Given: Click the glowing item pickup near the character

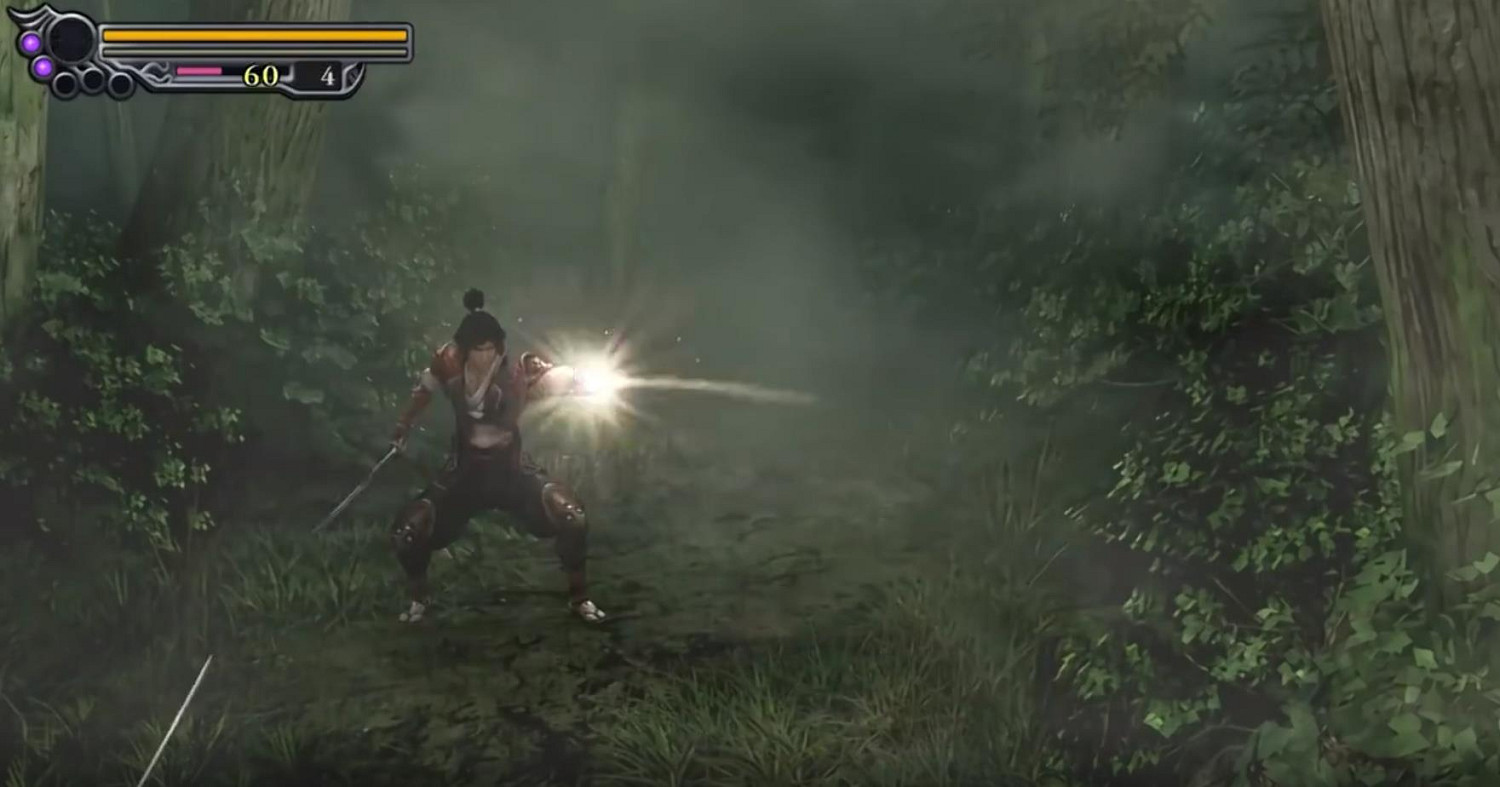Looking at the screenshot, I should (x=590, y=380).
